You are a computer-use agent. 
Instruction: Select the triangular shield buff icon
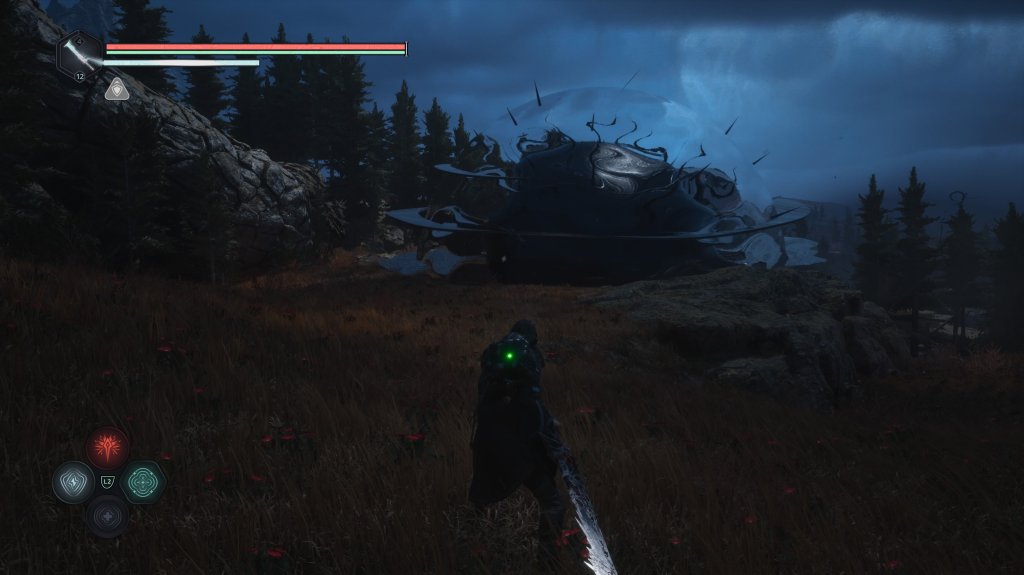click(116, 89)
